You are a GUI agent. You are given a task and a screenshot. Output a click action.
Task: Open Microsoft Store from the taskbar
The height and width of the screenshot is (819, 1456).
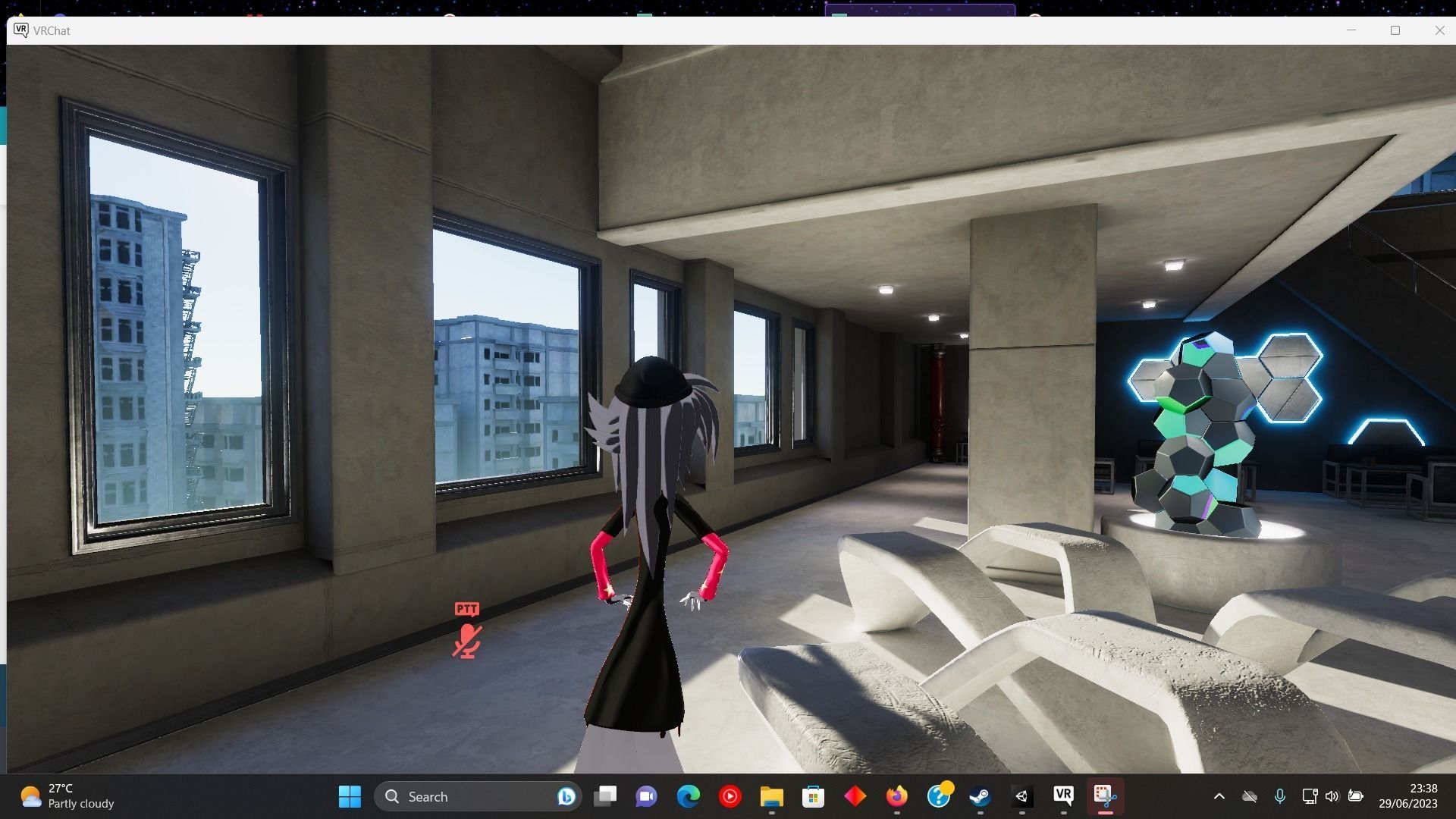(812, 796)
